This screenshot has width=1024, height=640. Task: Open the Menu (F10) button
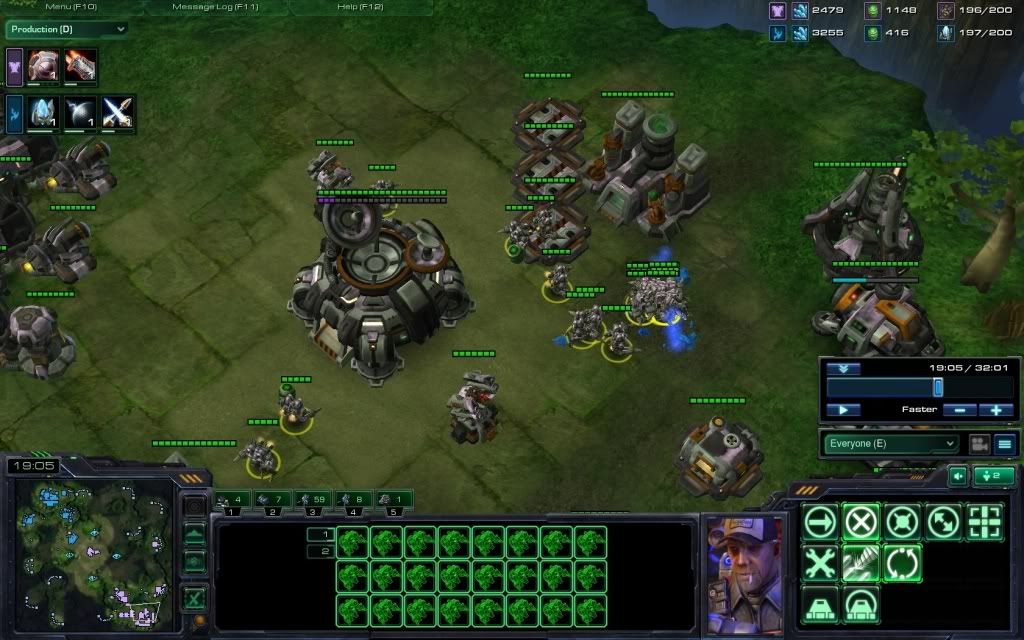70,7
